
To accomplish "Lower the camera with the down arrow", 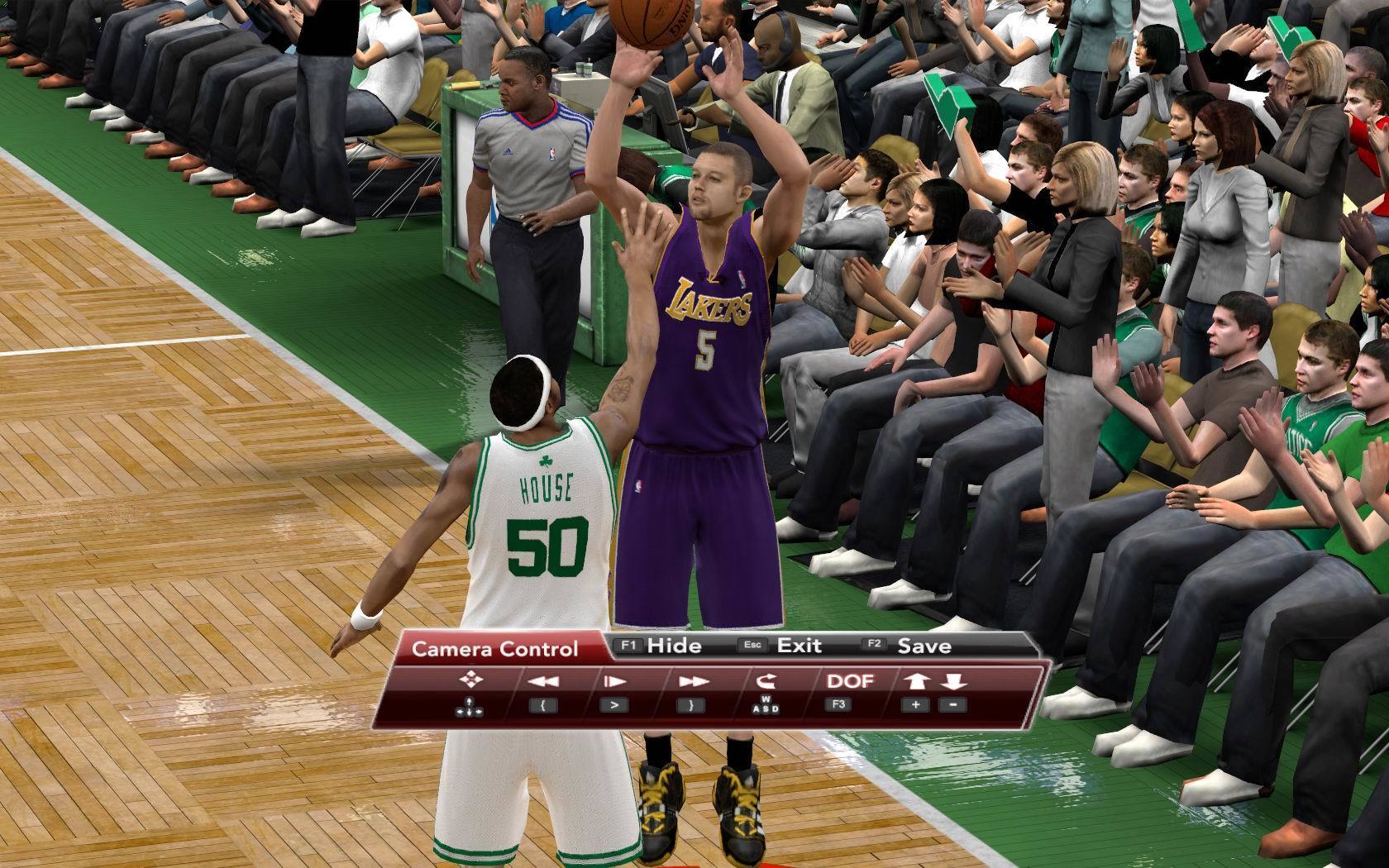I will click(x=952, y=681).
